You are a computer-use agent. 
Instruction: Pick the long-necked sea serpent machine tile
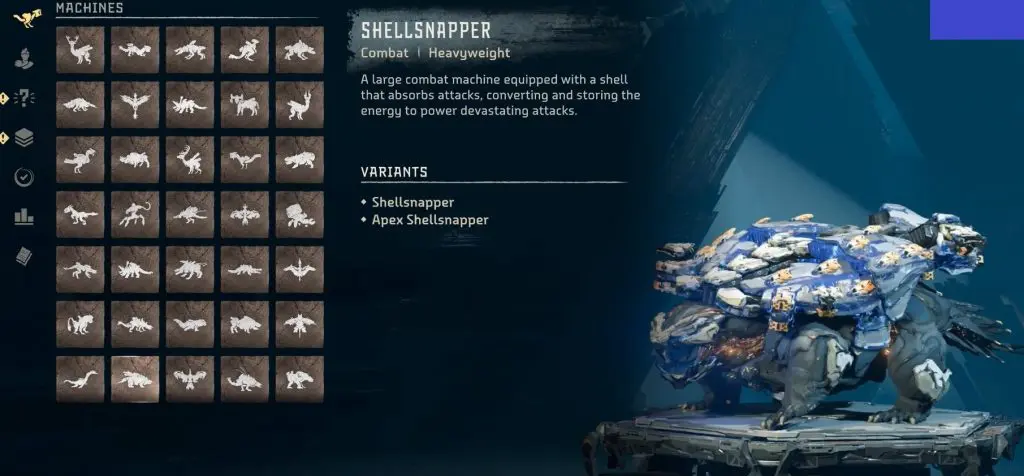coord(81,379)
